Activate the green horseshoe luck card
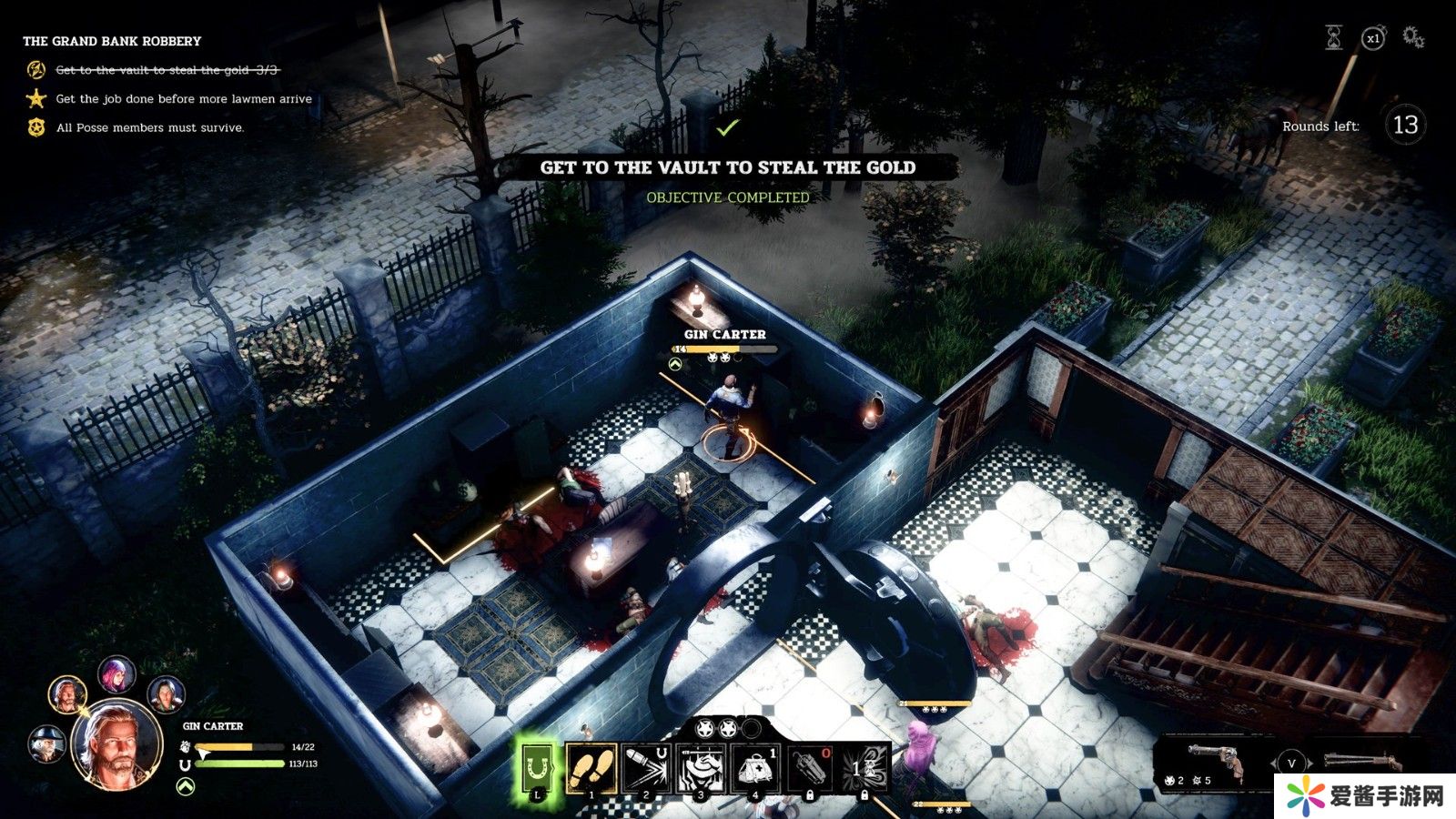 [x=538, y=768]
